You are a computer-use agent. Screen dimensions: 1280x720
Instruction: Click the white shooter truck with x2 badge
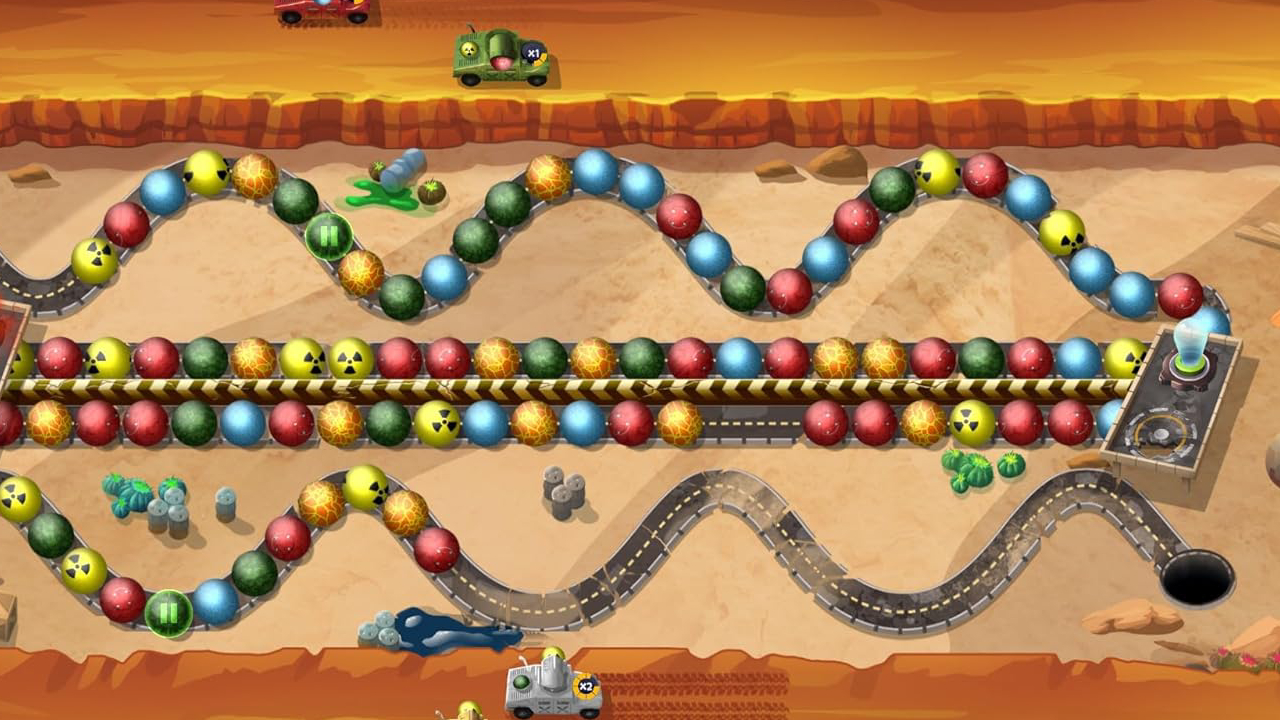[552, 687]
